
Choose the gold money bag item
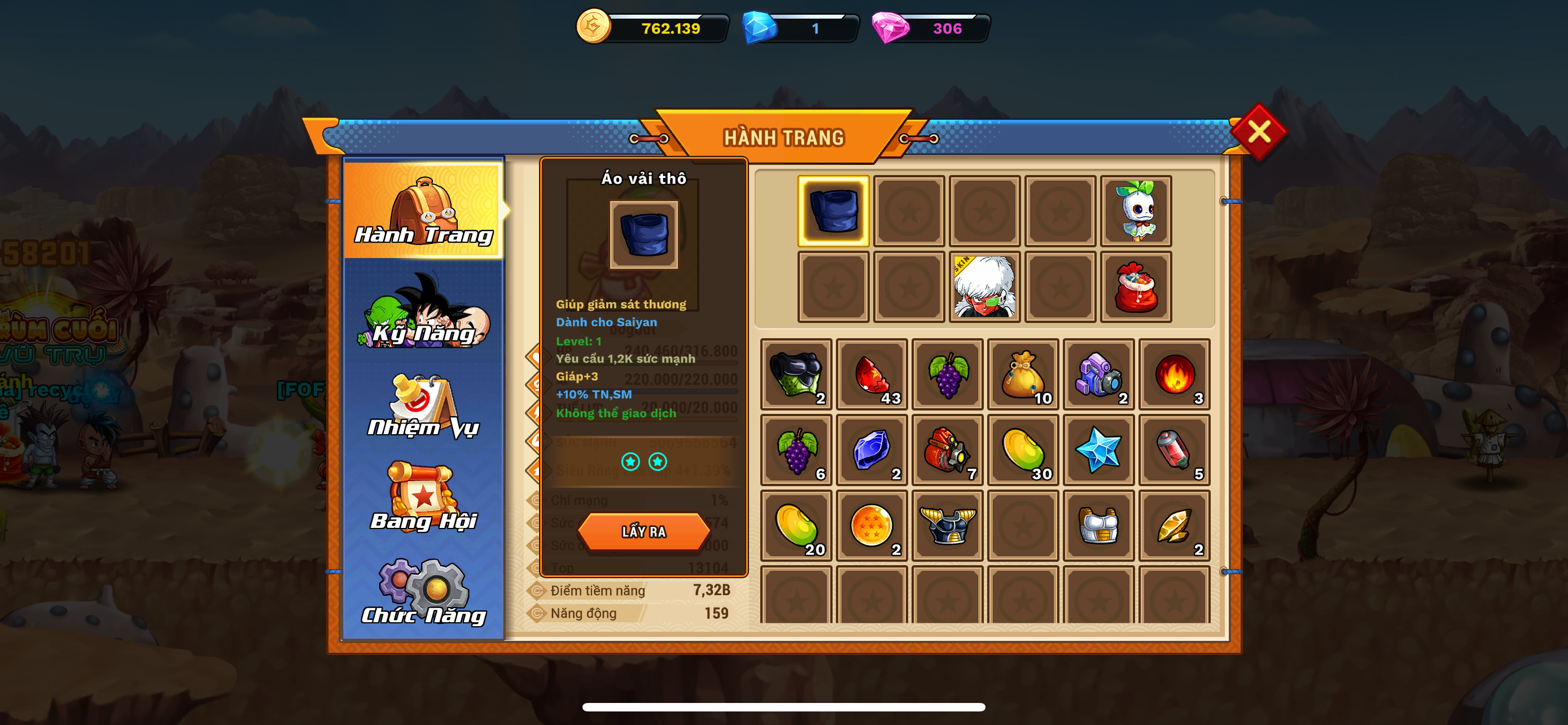click(1023, 374)
